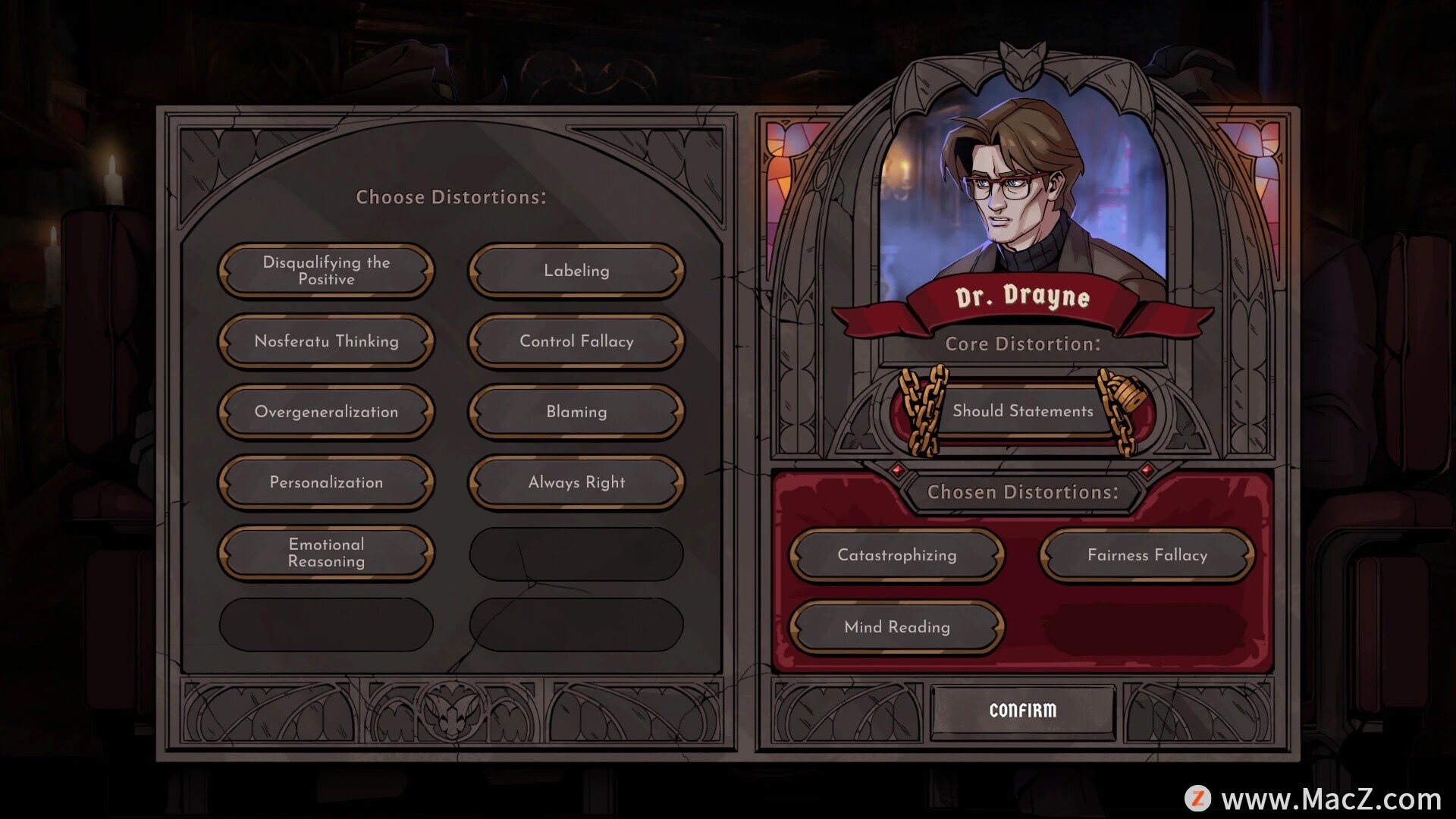Image resolution: width=1456 pixels, height=819 pixels.
Task: Select Overgeneralization as a distortion
Action: click(x=326, y=412)
